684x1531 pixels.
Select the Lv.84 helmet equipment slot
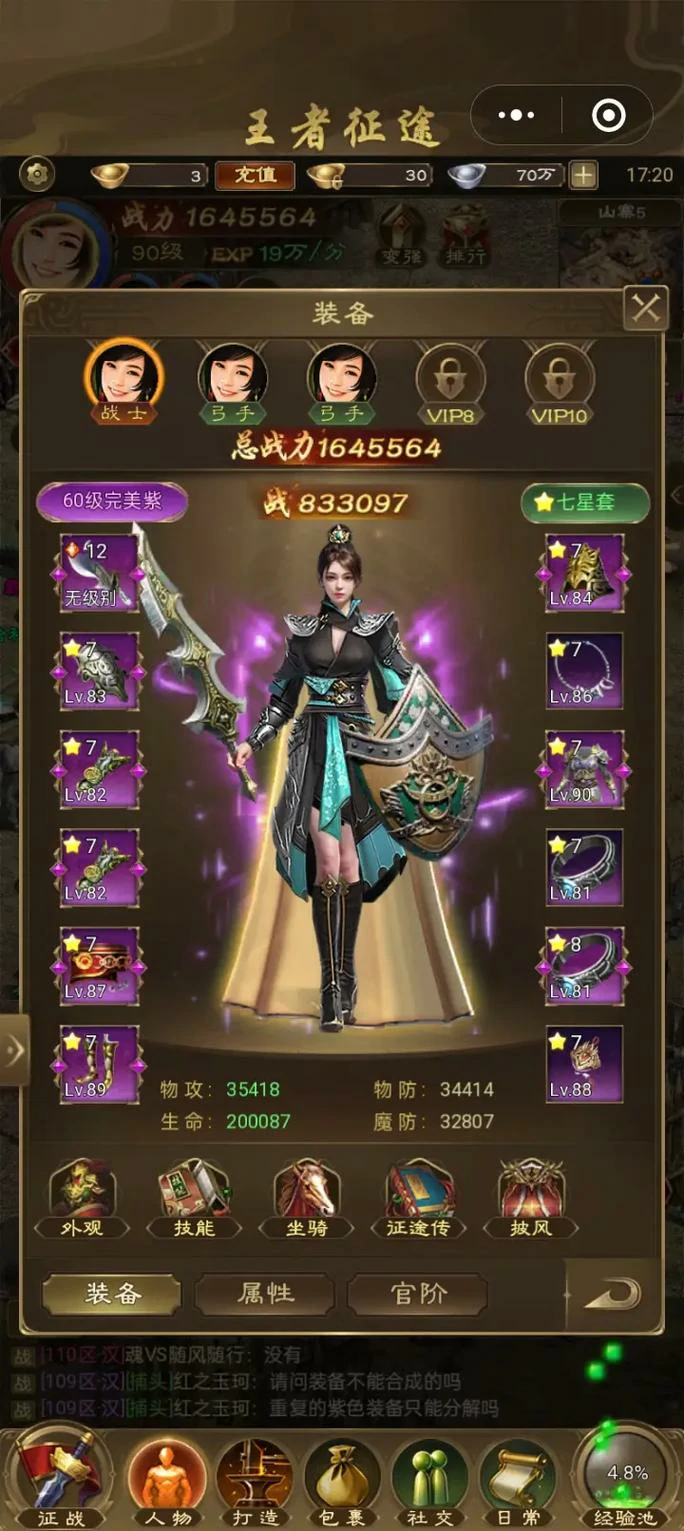point(584,573)
